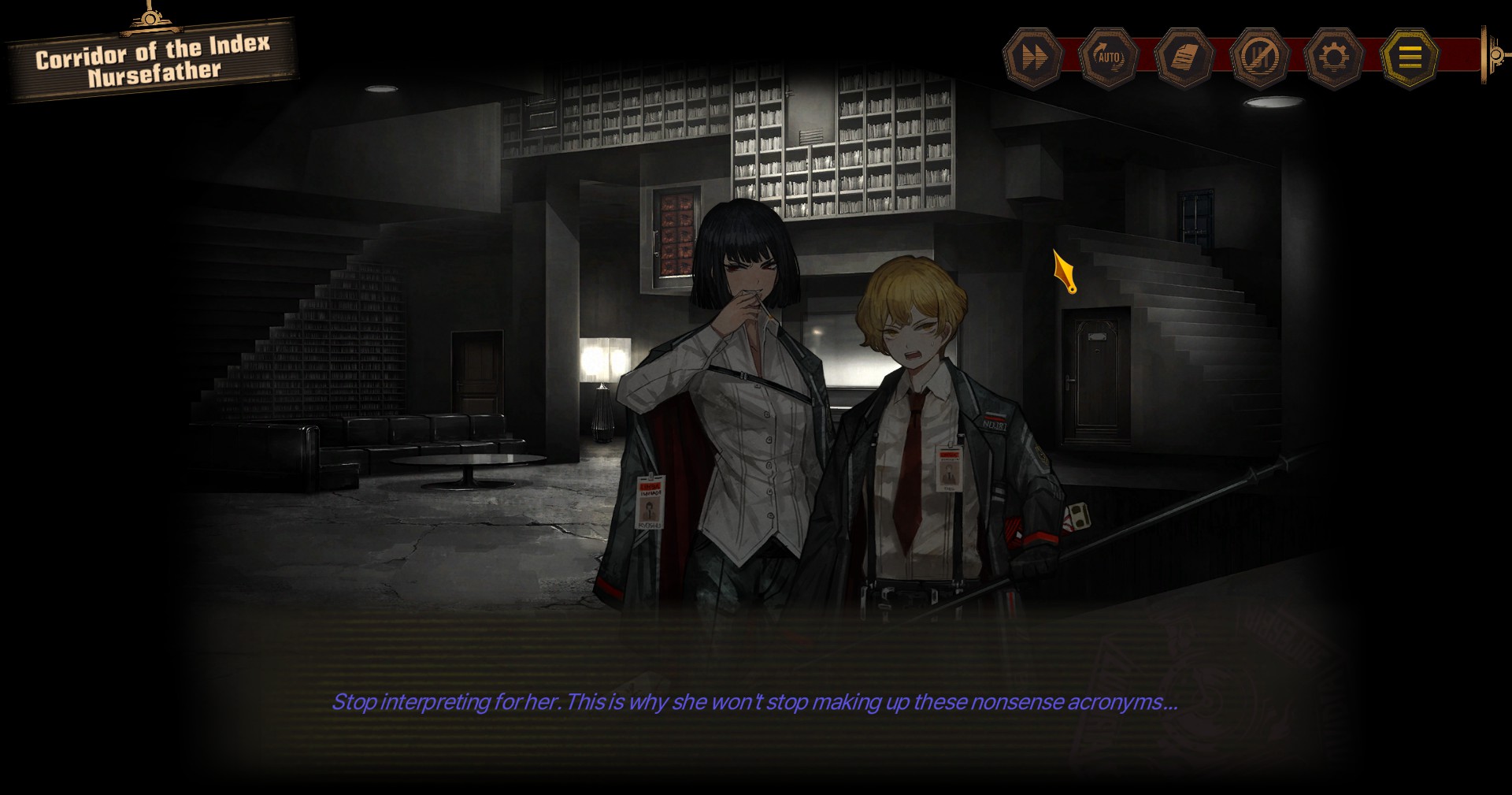Skip the story with the fast-forward button
This screenshot has width=1512, height=795.
(x=1033, y=58)
